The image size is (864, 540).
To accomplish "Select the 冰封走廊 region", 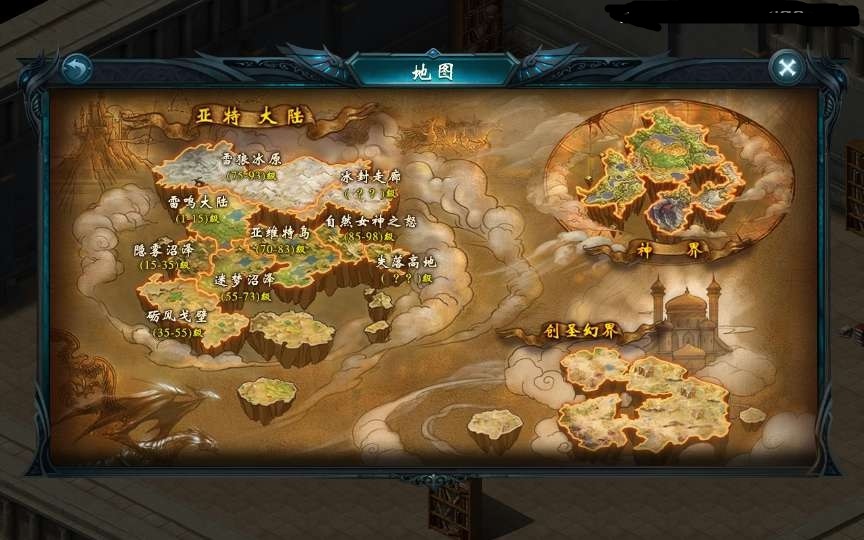I will (369, 181).
